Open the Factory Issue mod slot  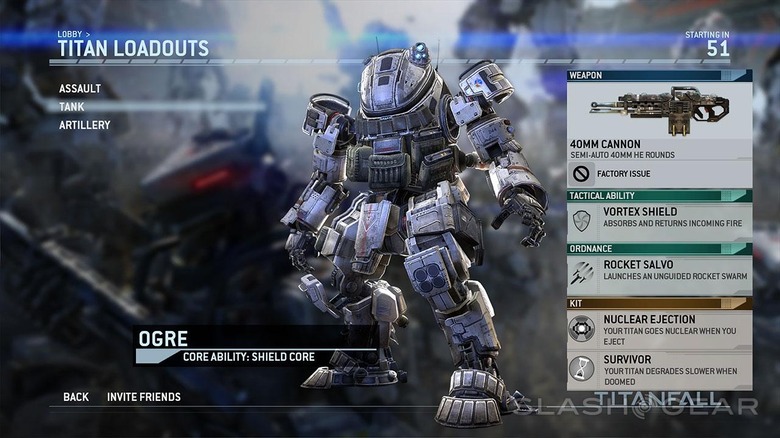click(x=659, y=174)
